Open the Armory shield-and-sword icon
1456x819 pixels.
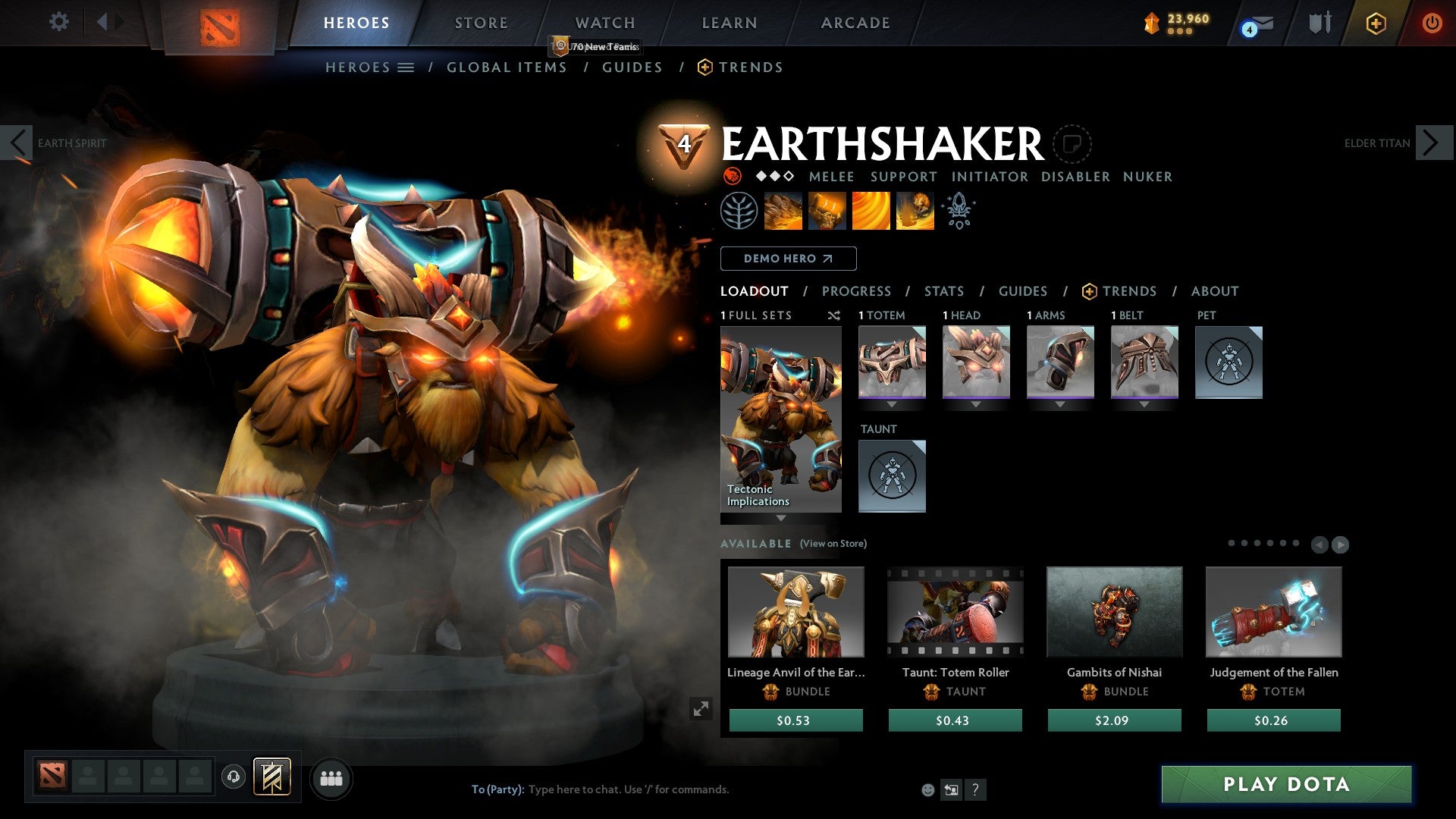point(1319,23)
